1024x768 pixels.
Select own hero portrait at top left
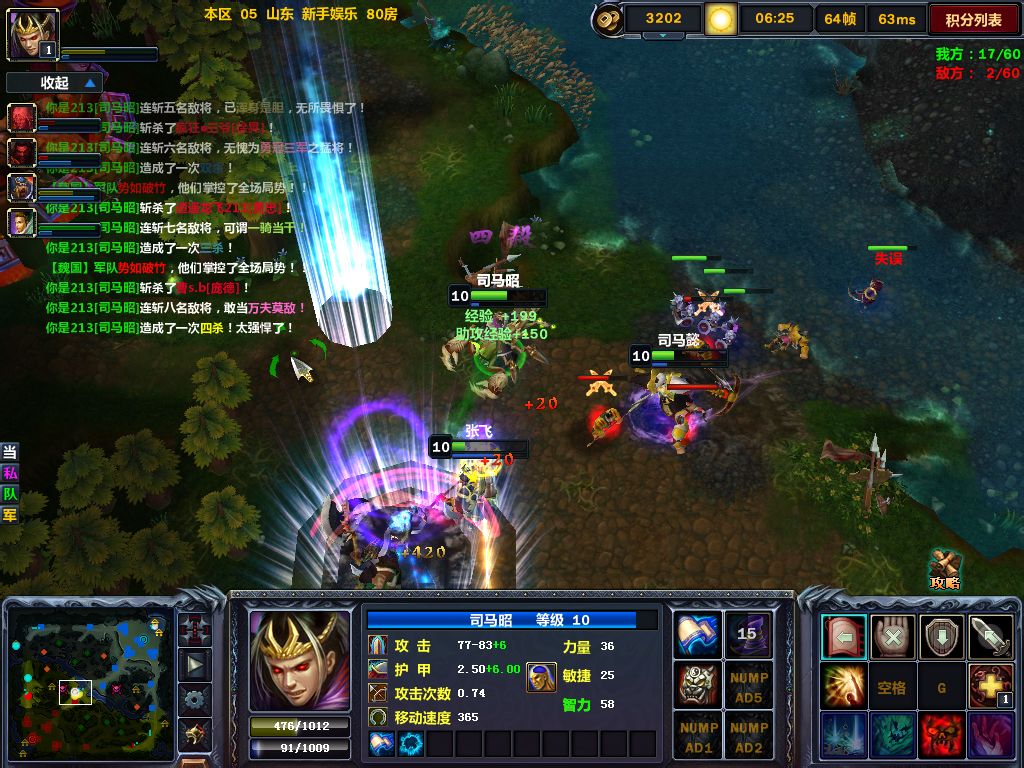click(x=34, y=34)
